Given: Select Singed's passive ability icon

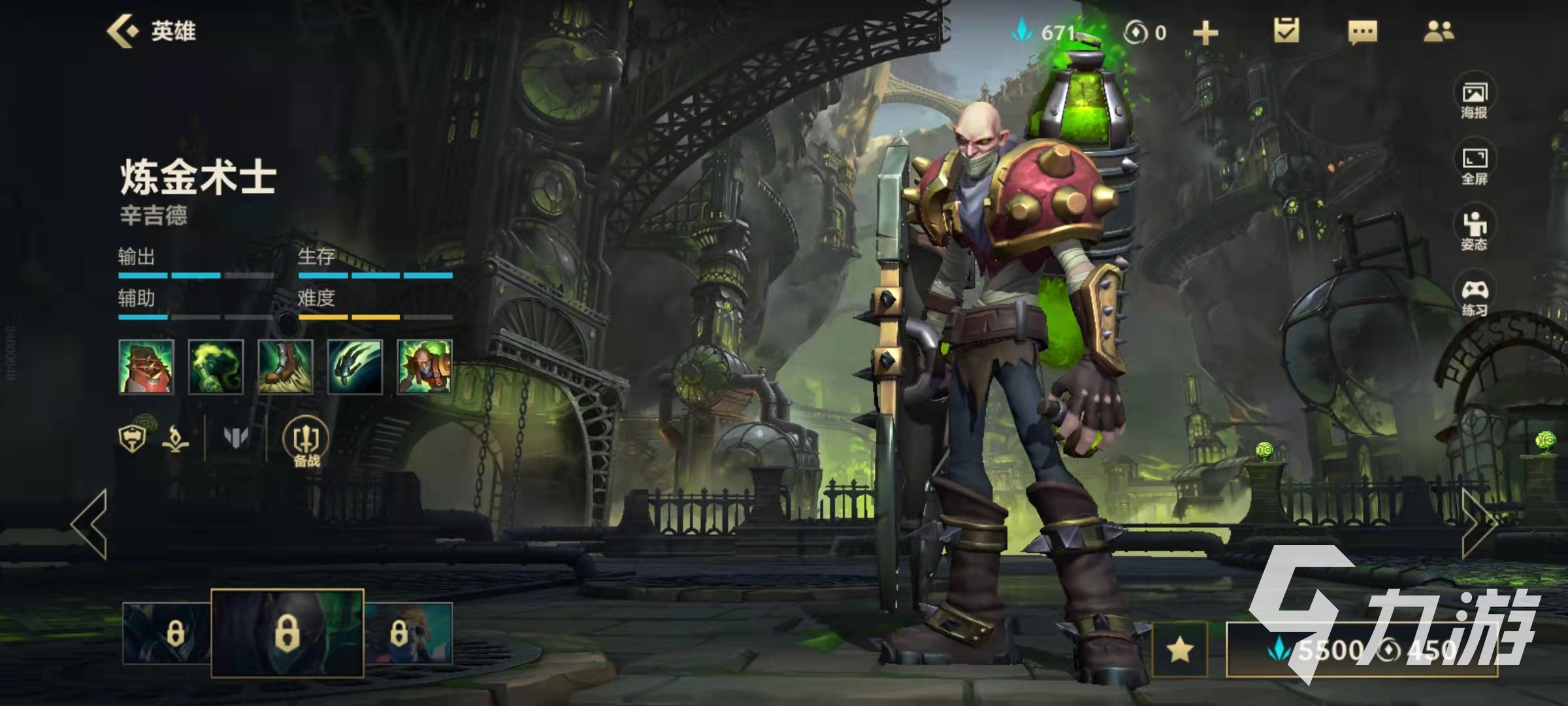Looking at the screenshot, I should (146, 367).
